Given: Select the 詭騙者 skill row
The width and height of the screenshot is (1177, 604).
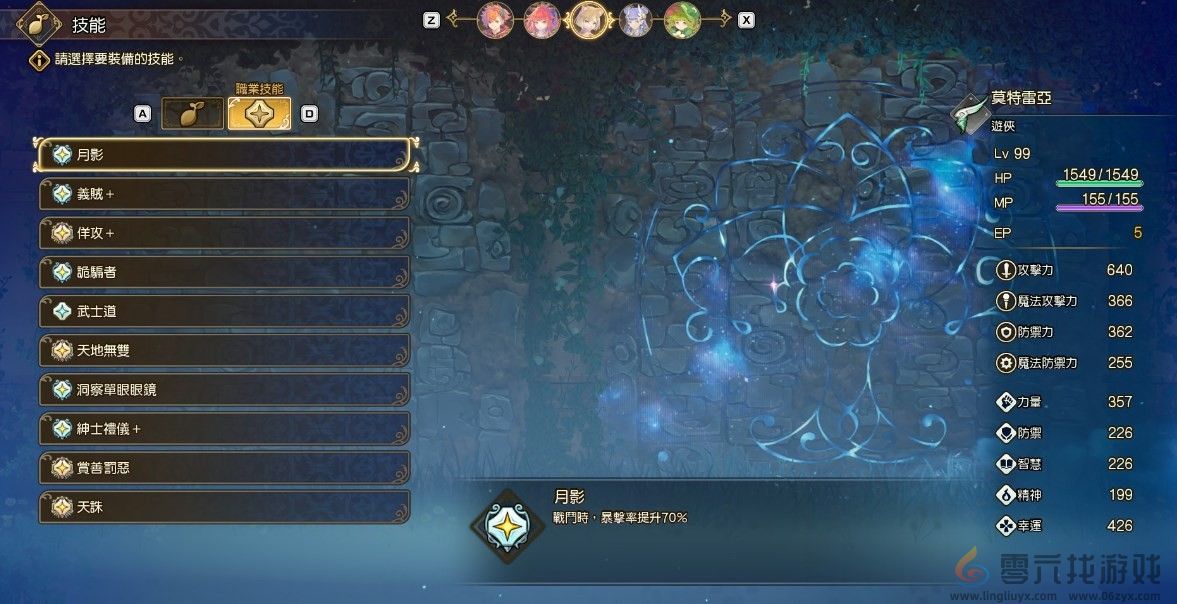Looking at the screenshot, I should [225, 272].
